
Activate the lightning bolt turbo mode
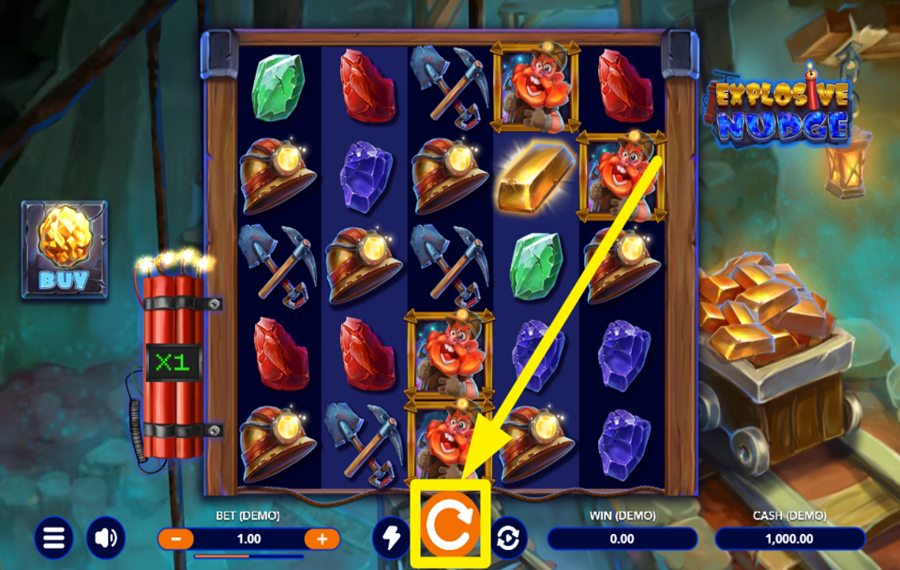click(x=391, y=538)
